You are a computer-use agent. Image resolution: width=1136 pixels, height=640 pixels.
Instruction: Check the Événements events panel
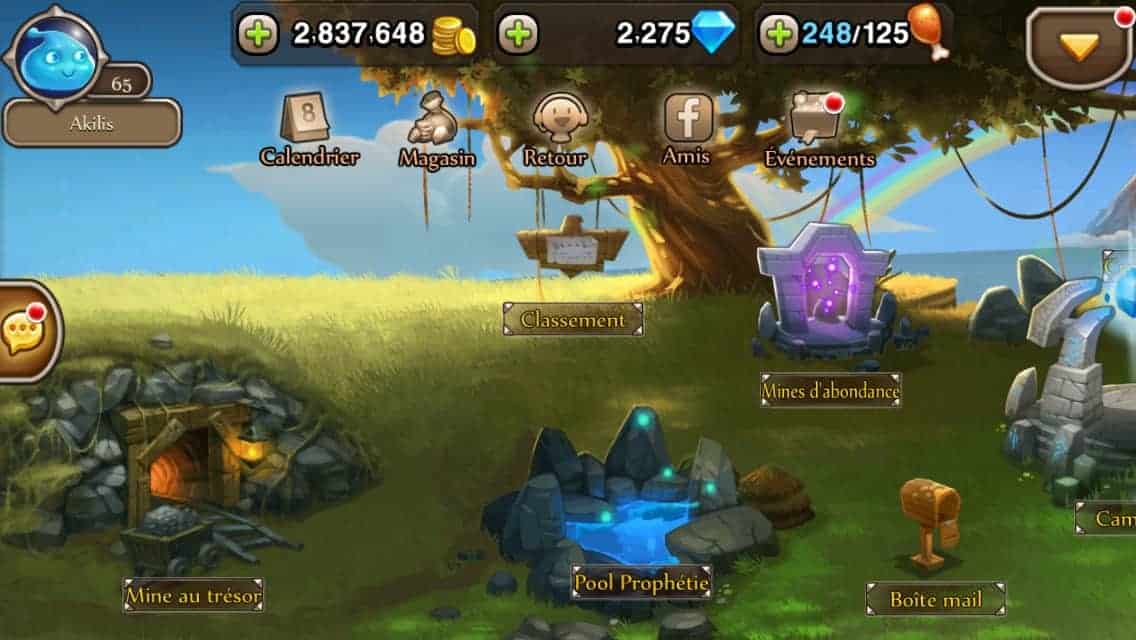(818, 130)
